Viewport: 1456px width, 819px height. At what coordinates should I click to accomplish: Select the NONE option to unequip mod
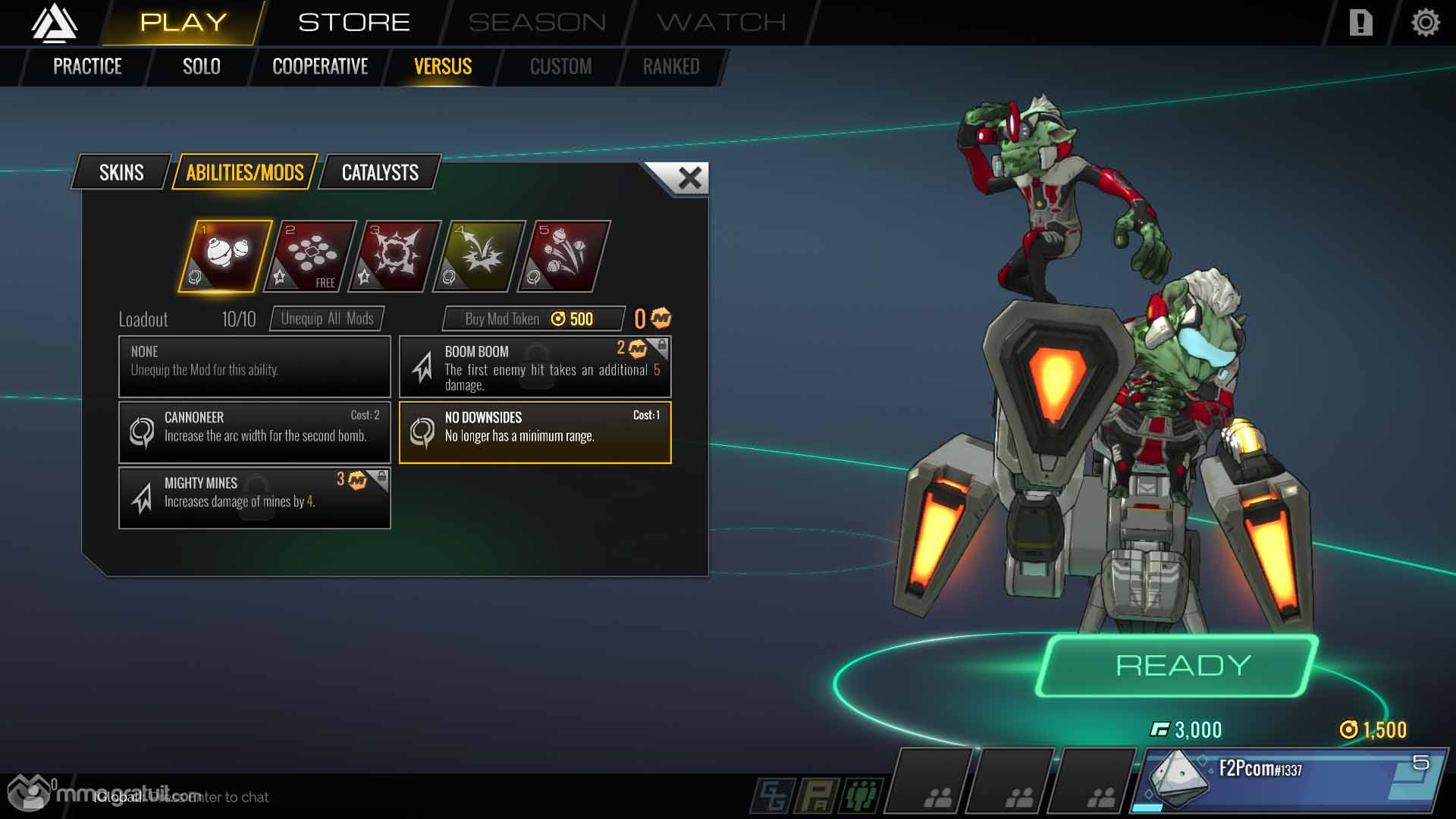[255, 367]
